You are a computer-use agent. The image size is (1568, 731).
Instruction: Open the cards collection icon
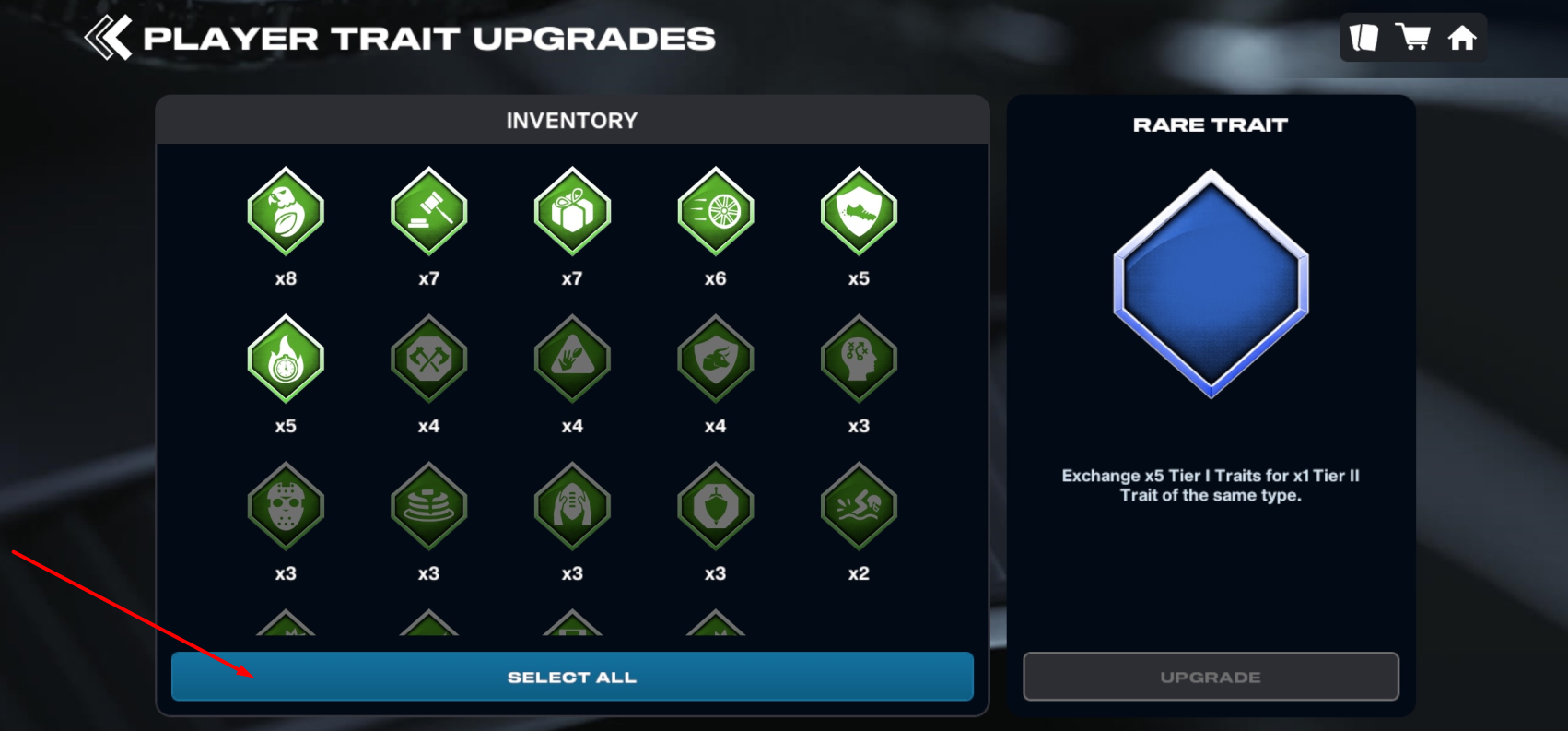pyautogui.click(x=1363, y=38)
